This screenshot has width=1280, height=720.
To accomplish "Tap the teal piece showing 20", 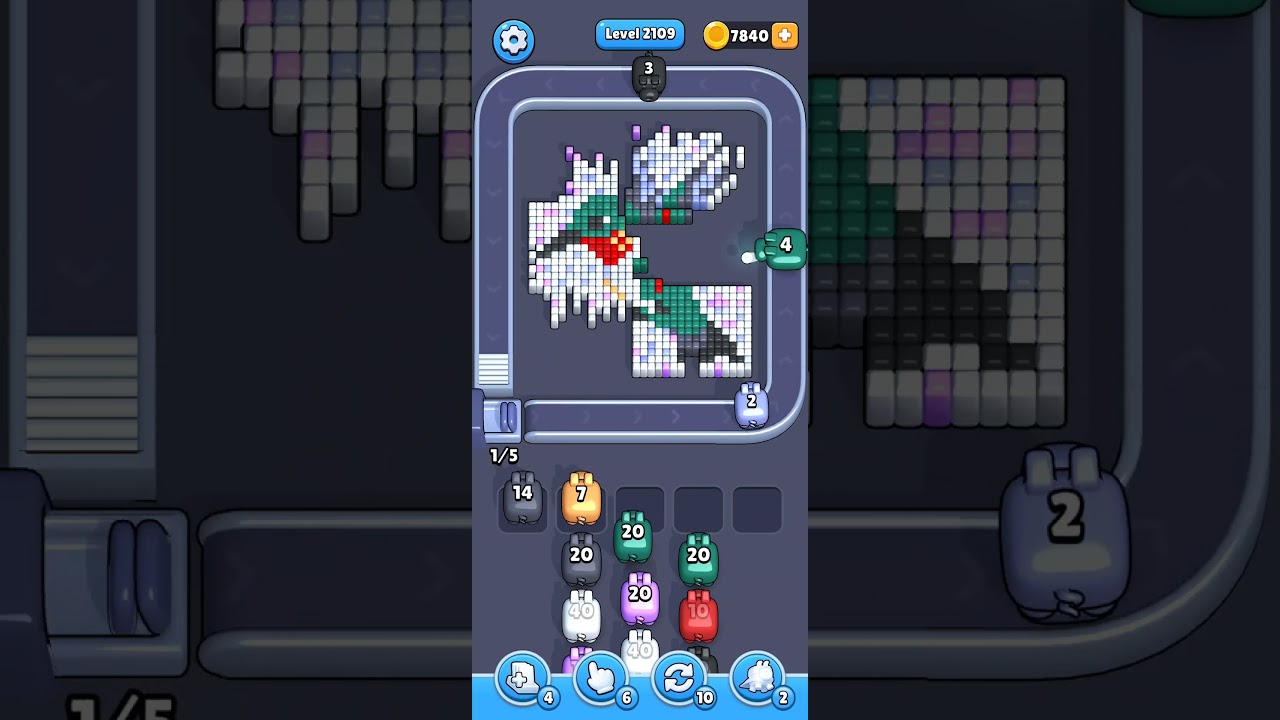I will [633, 532].
